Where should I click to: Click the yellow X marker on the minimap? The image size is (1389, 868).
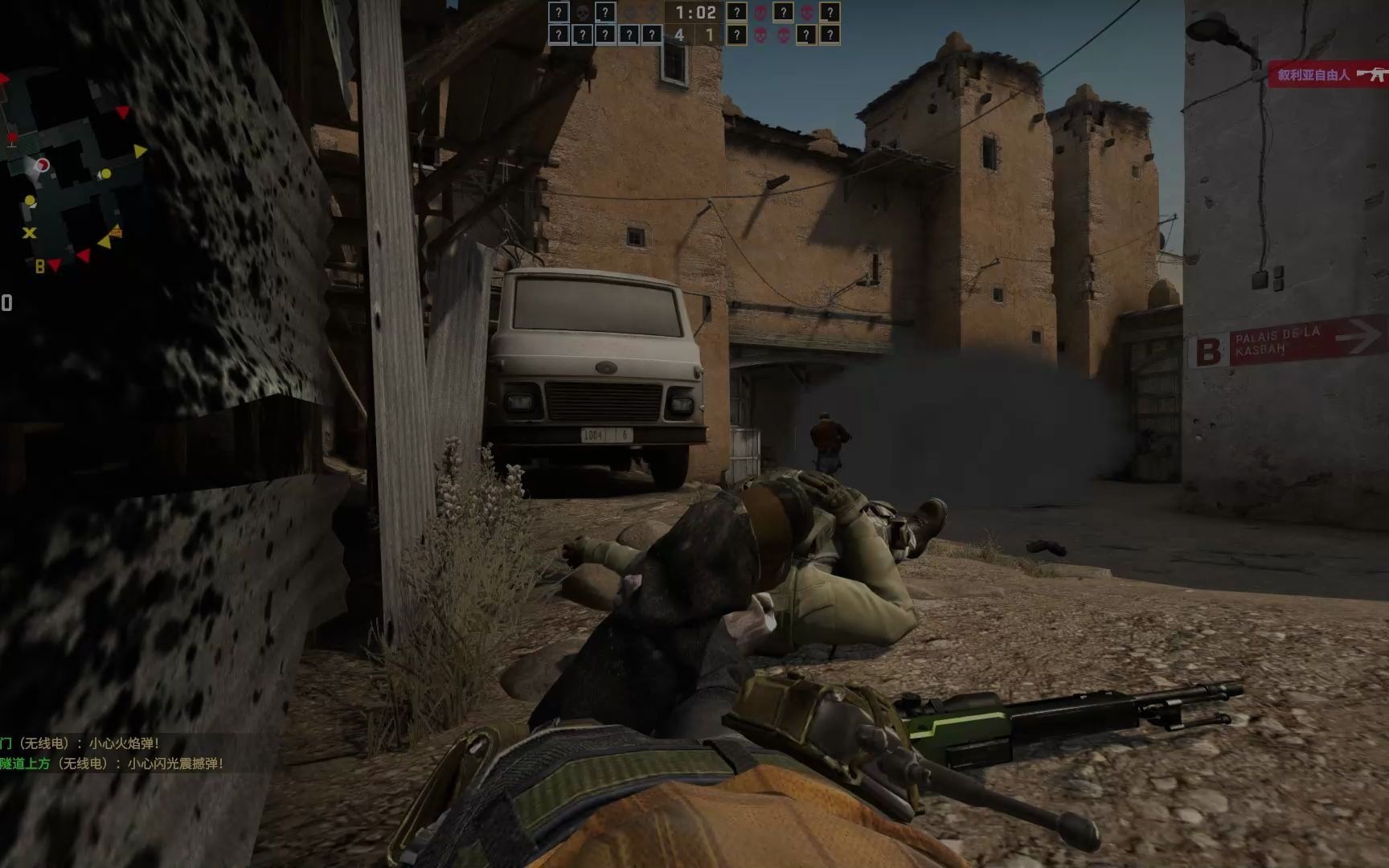pos(29,232)
